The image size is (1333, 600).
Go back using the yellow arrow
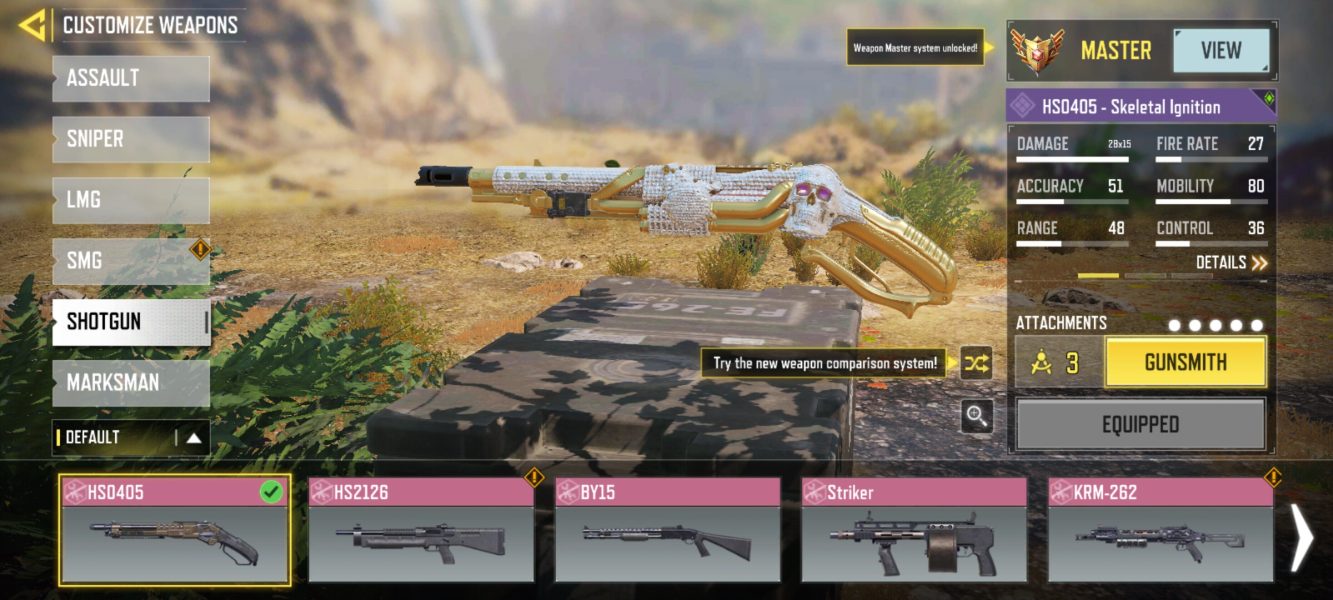33,25
